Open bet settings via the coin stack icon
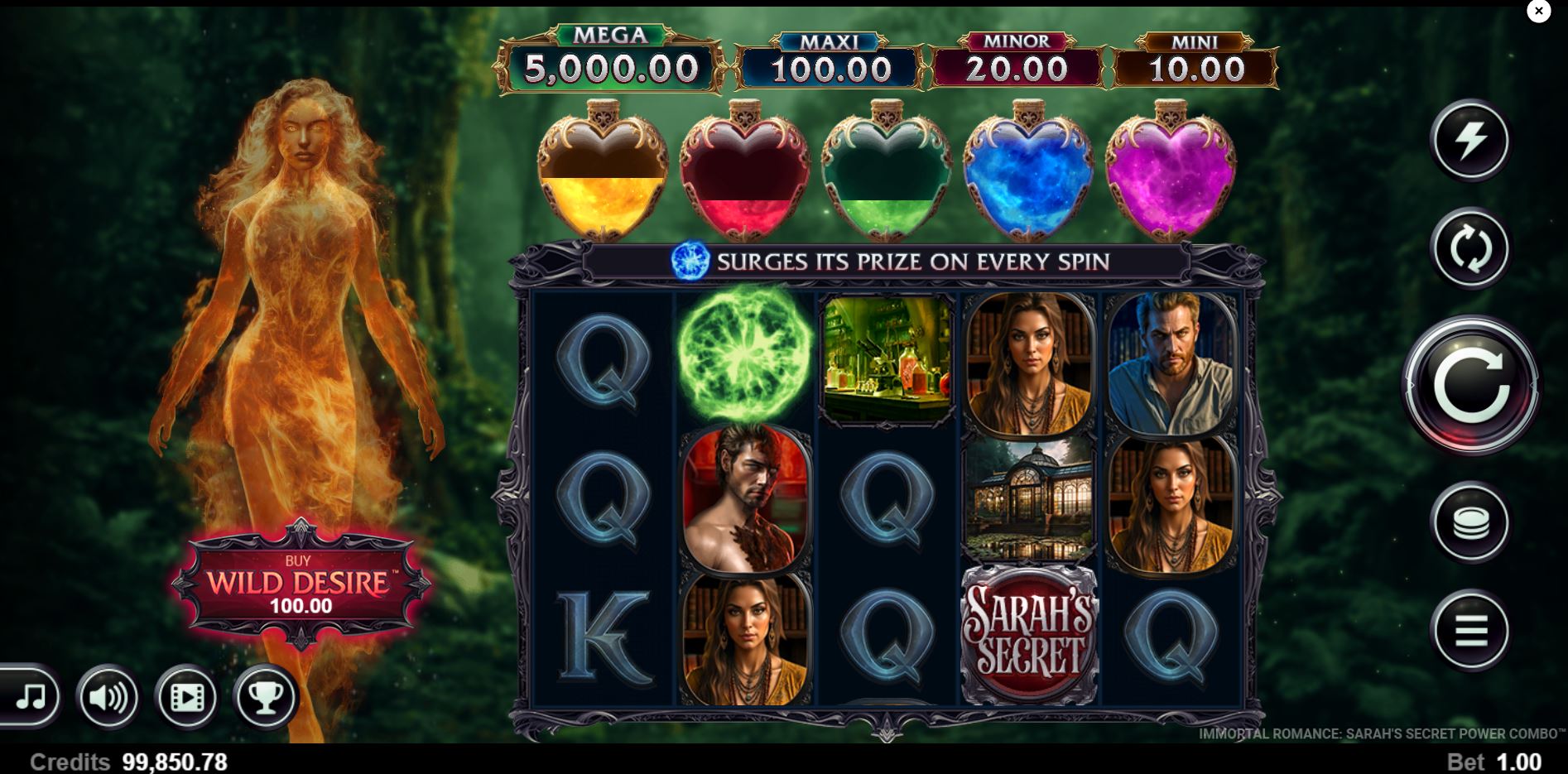 pos(1473,521)
